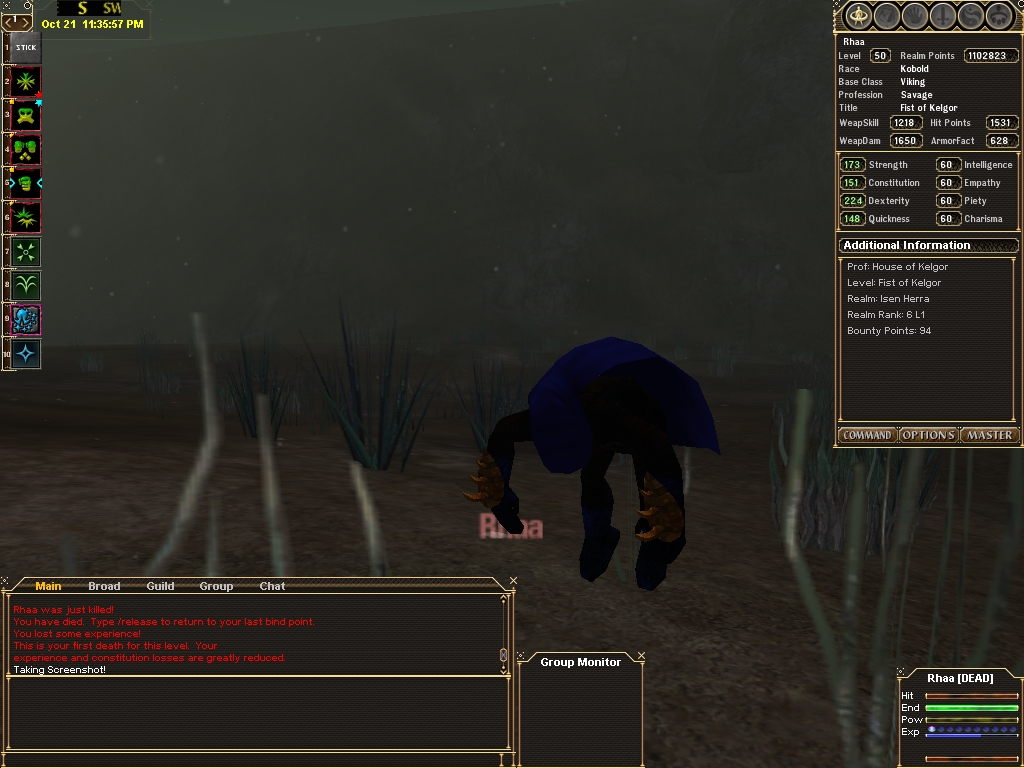Show the open hand icon panel
The height and width of the screenshot is (768, 1024).
914,16
